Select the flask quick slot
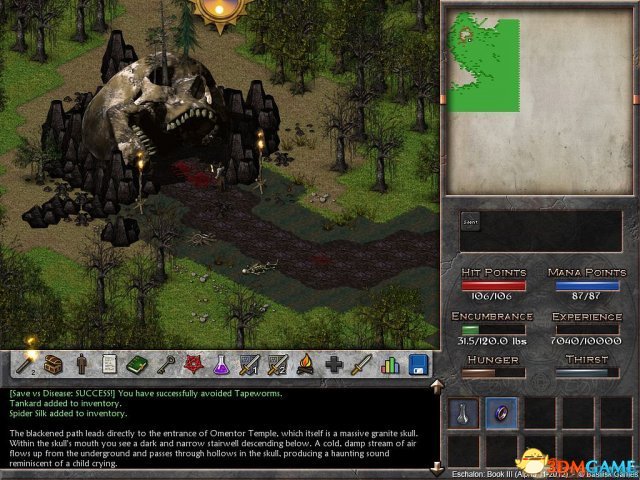Screen dimensions: 640x480 tap(463, 412)
